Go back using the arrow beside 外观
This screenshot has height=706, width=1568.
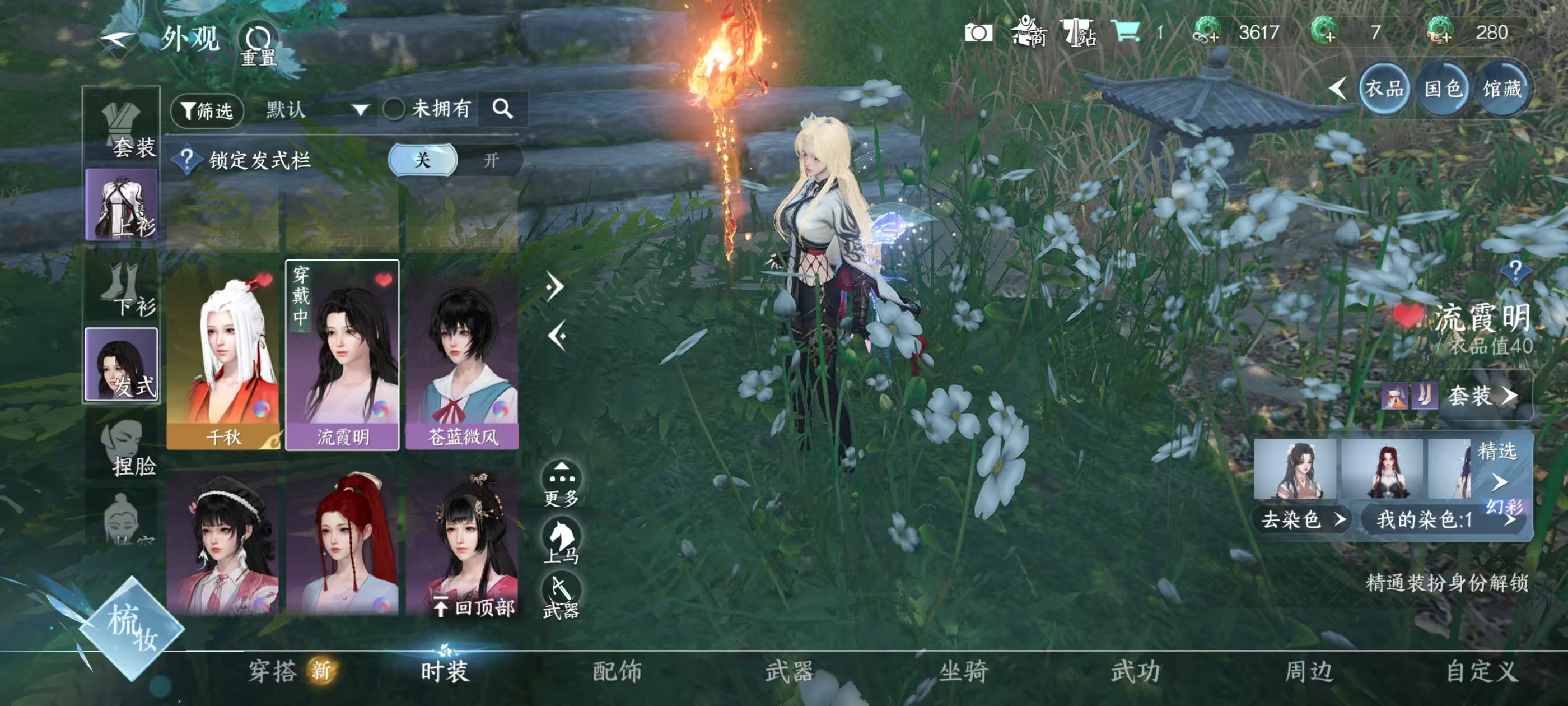pyautogui.click(x=118, y=40)
